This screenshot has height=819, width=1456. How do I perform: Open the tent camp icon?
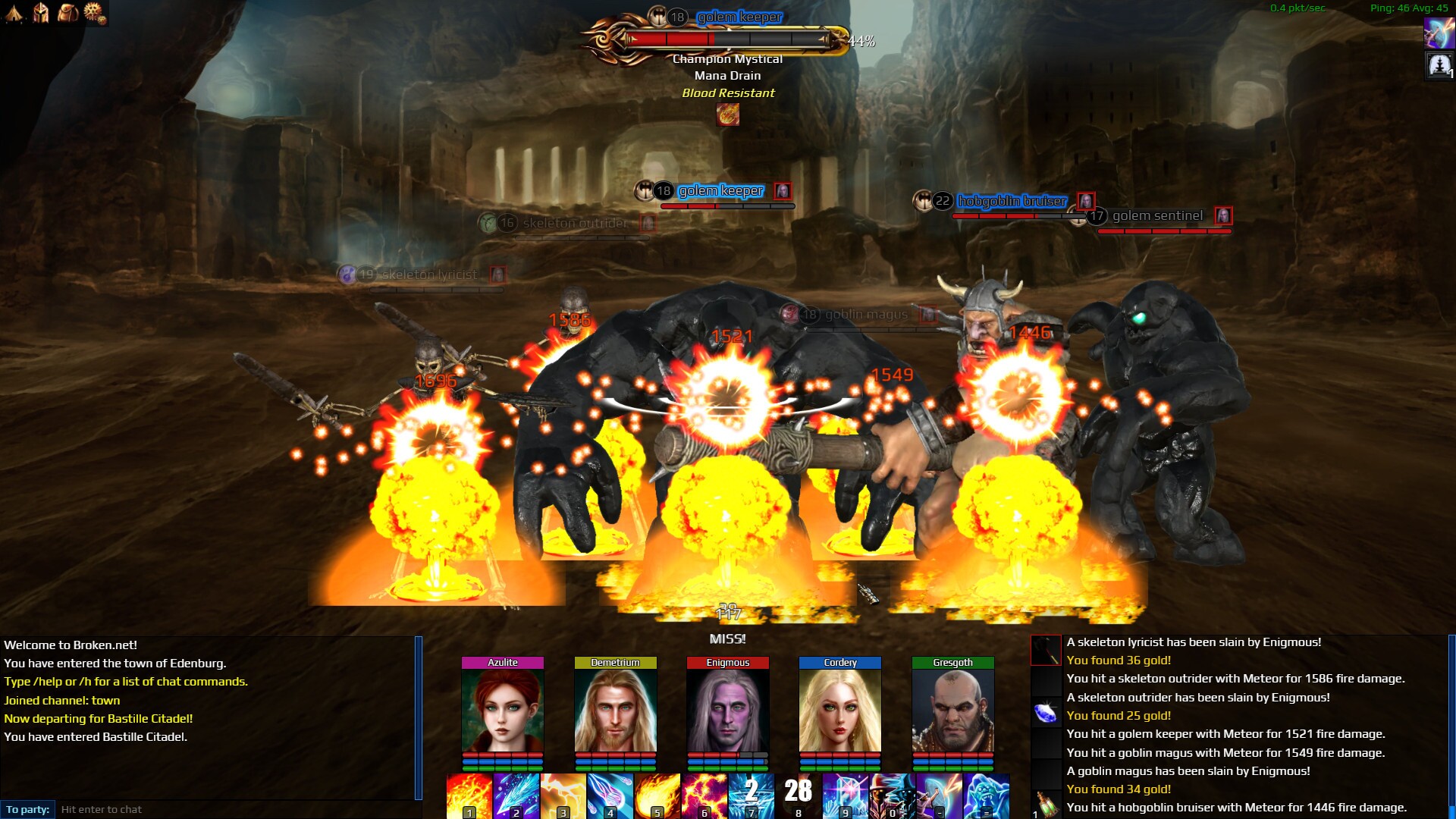(14, 13)
